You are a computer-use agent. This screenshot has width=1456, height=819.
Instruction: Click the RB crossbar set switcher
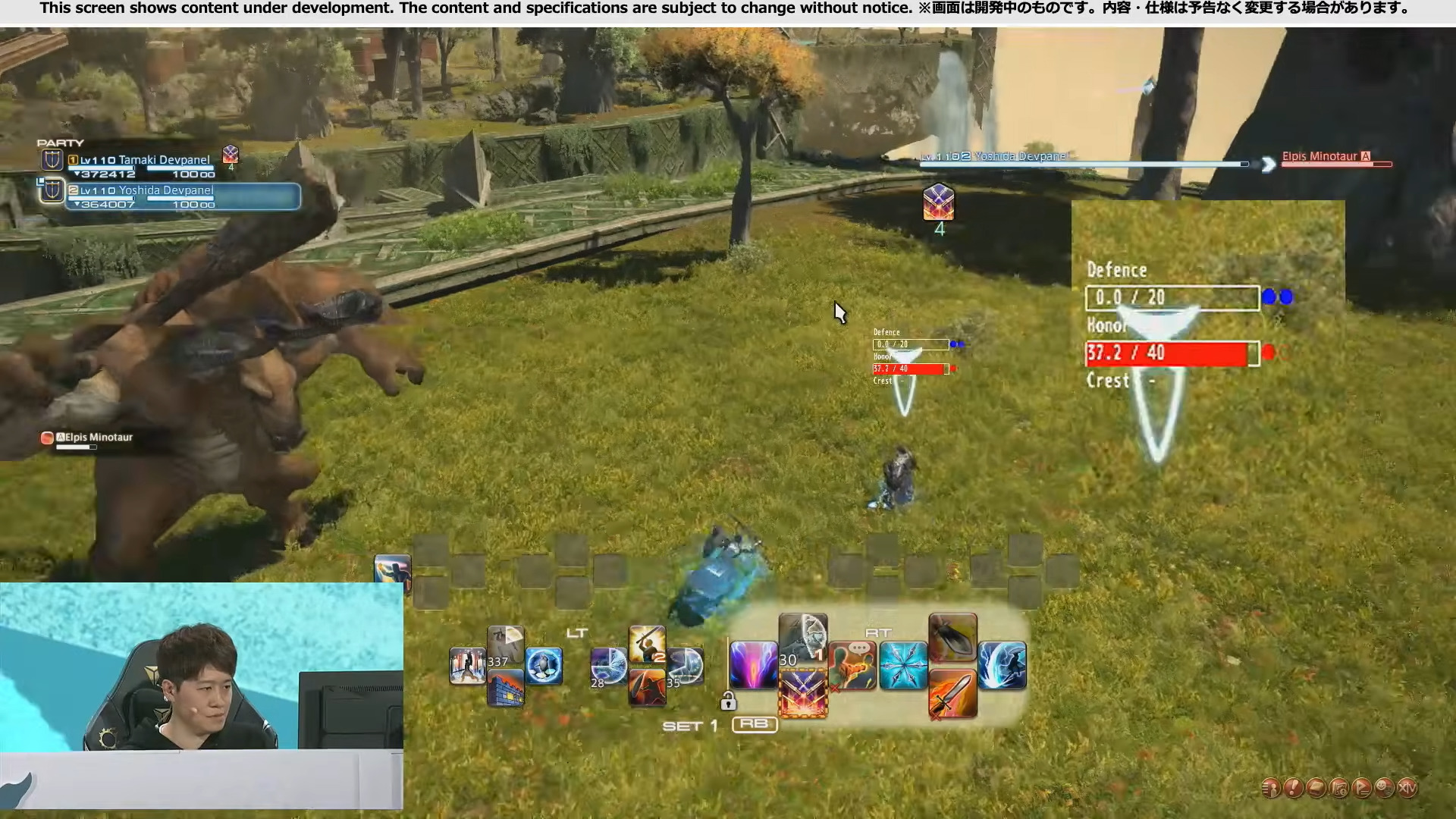[x=756, y=724]
